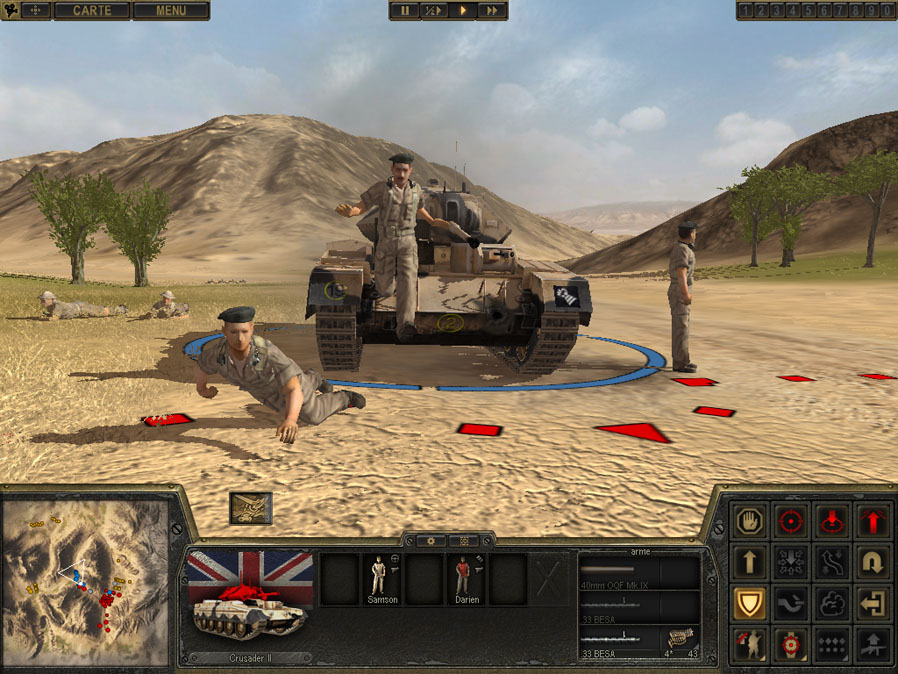The width and height of the screenshot is (898, 674).
Task: Select crew member Darien
Action: pos(465,580)
